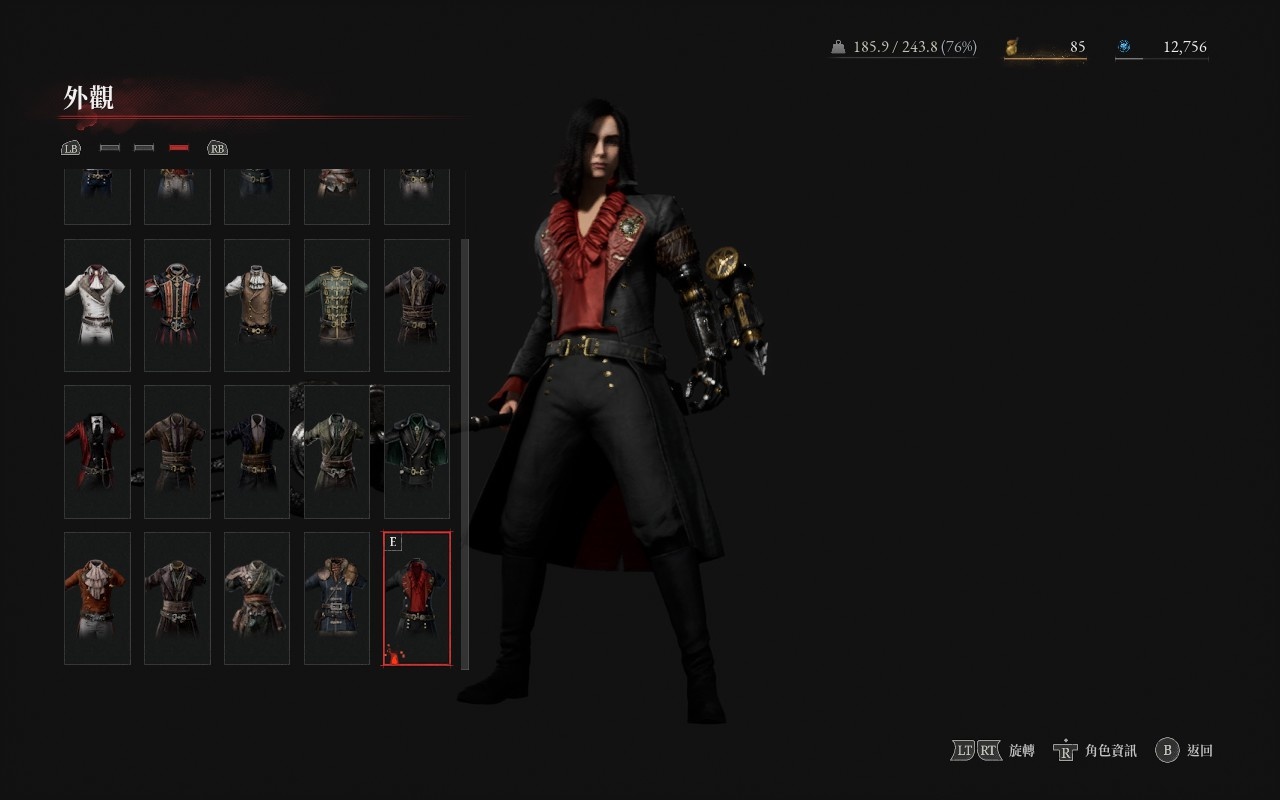Pick the olive green wrap tunic
Image resolution: width=1280 pixels, height=800 pixels.
(337, 452)
